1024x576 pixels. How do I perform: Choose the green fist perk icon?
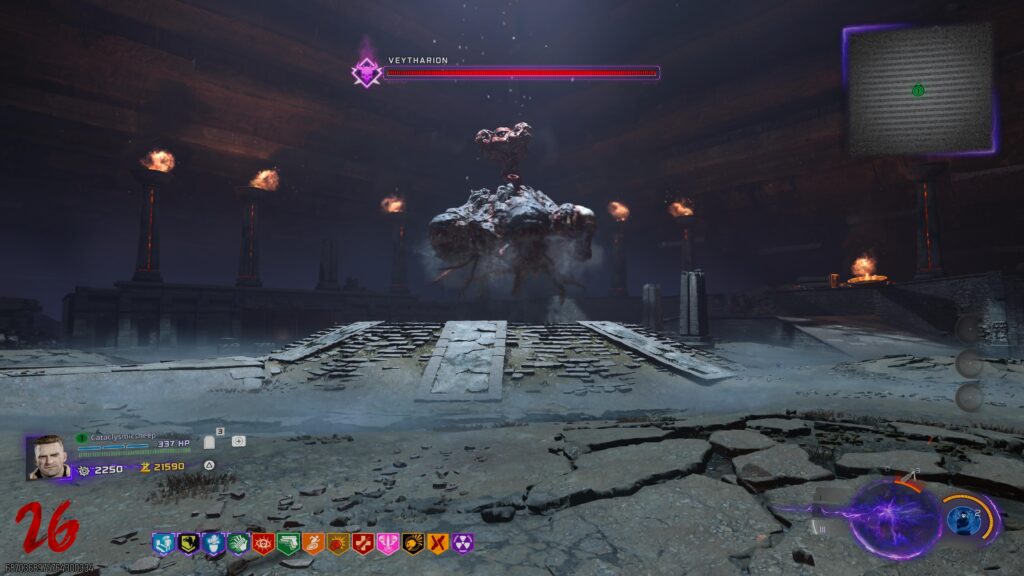237,543
